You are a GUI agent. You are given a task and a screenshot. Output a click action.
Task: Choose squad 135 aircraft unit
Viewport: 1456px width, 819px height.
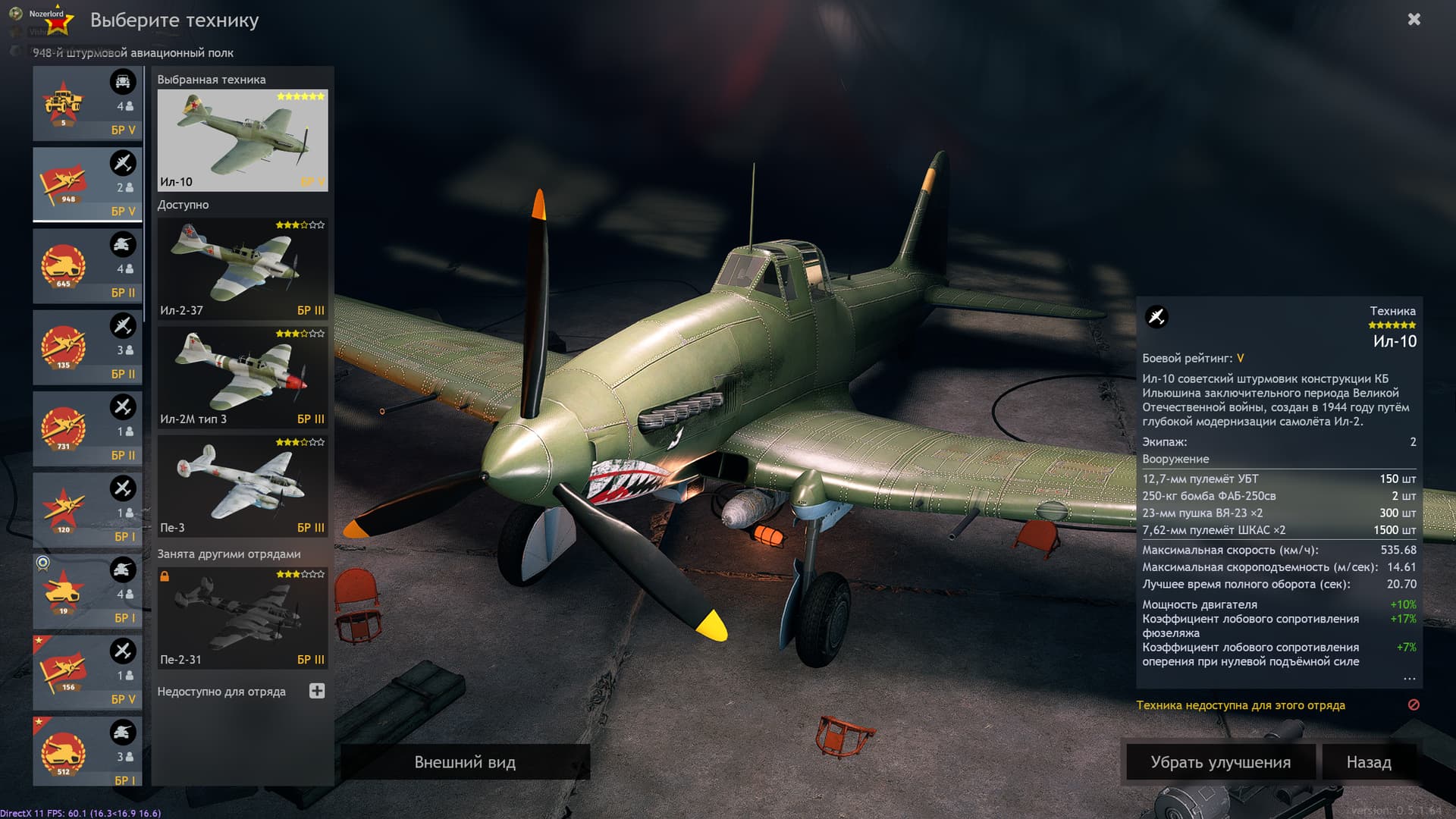87,347
